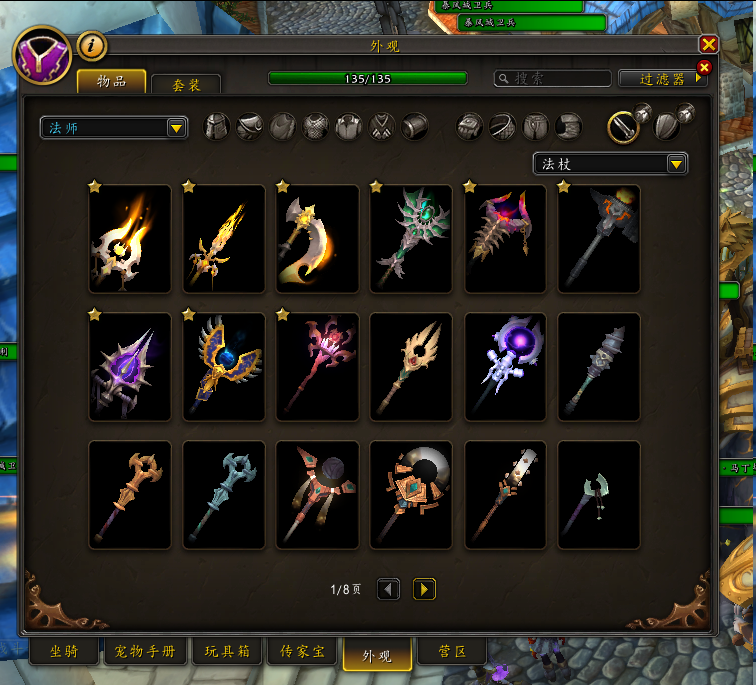Select the gloves slot icon
Screen dimensions: 756x685
click(470, 127)
